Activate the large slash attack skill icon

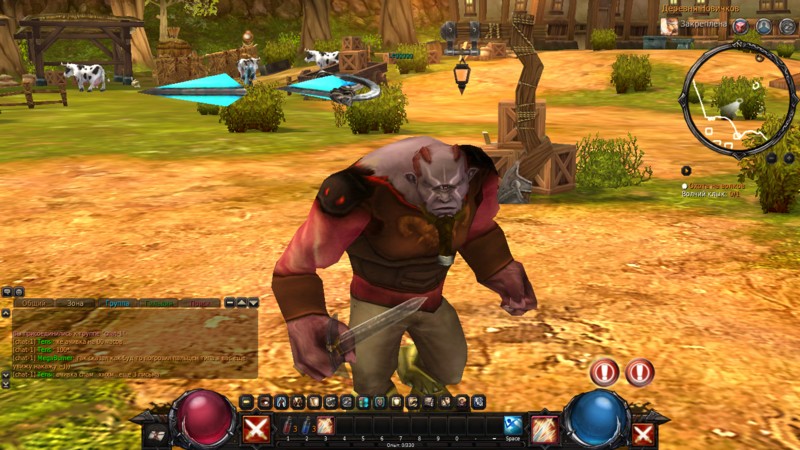click(x=544, y=428)
